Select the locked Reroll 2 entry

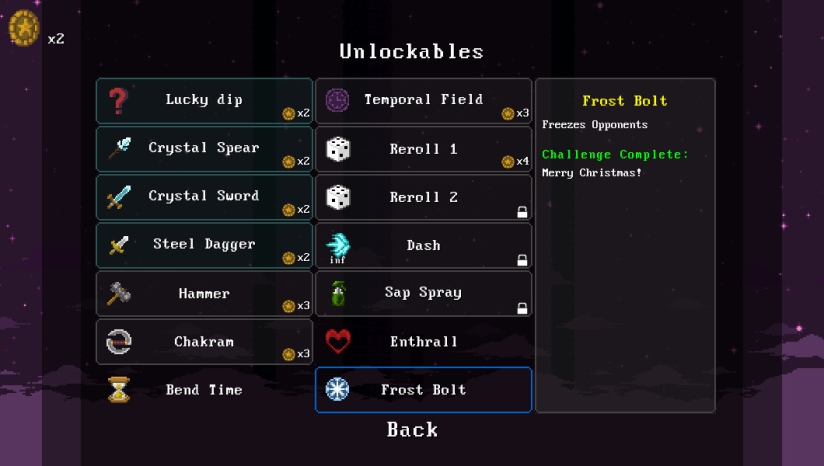pyautogui.click(x=423, y=197)
